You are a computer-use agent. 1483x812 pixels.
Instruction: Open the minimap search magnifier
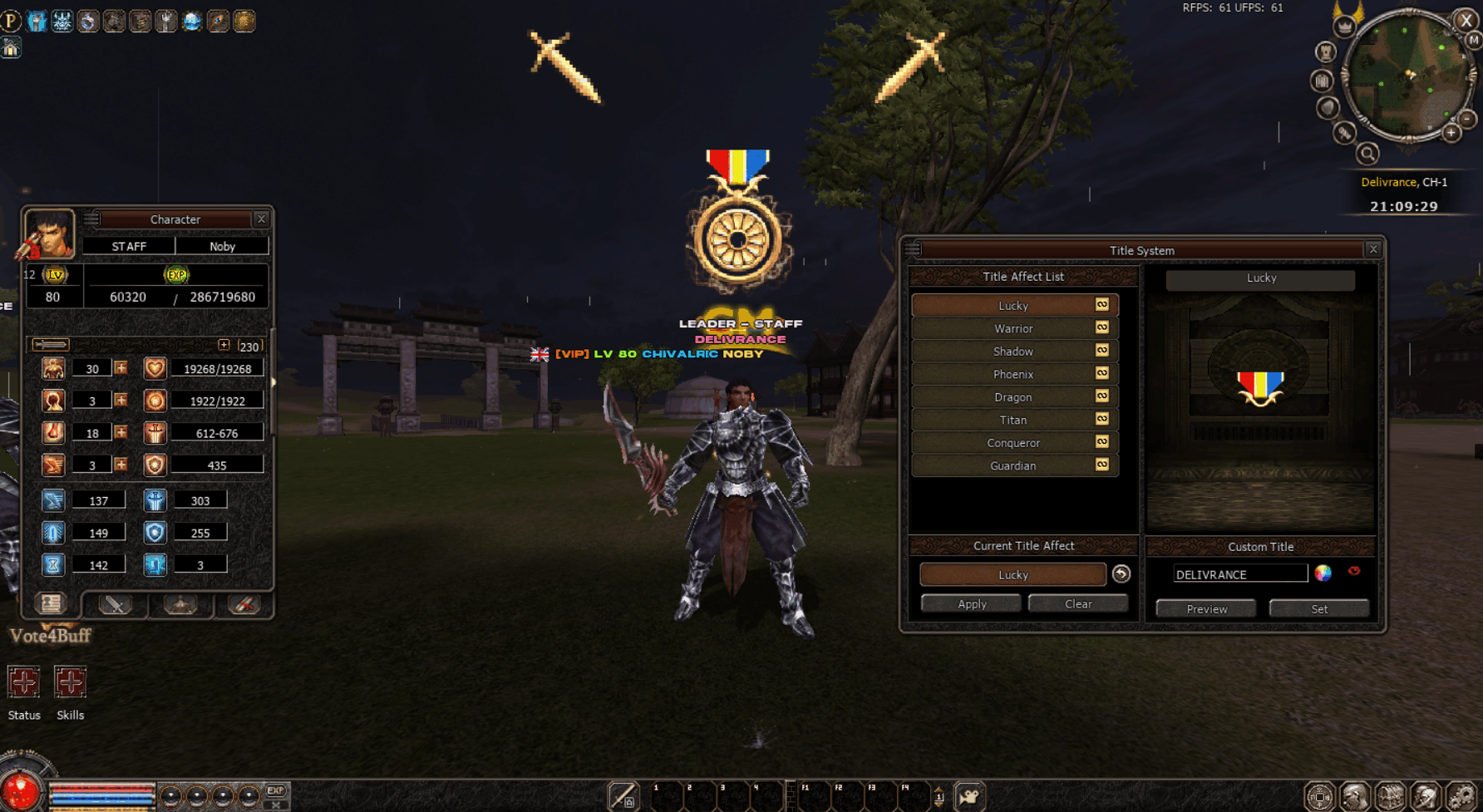(1368, 154)
